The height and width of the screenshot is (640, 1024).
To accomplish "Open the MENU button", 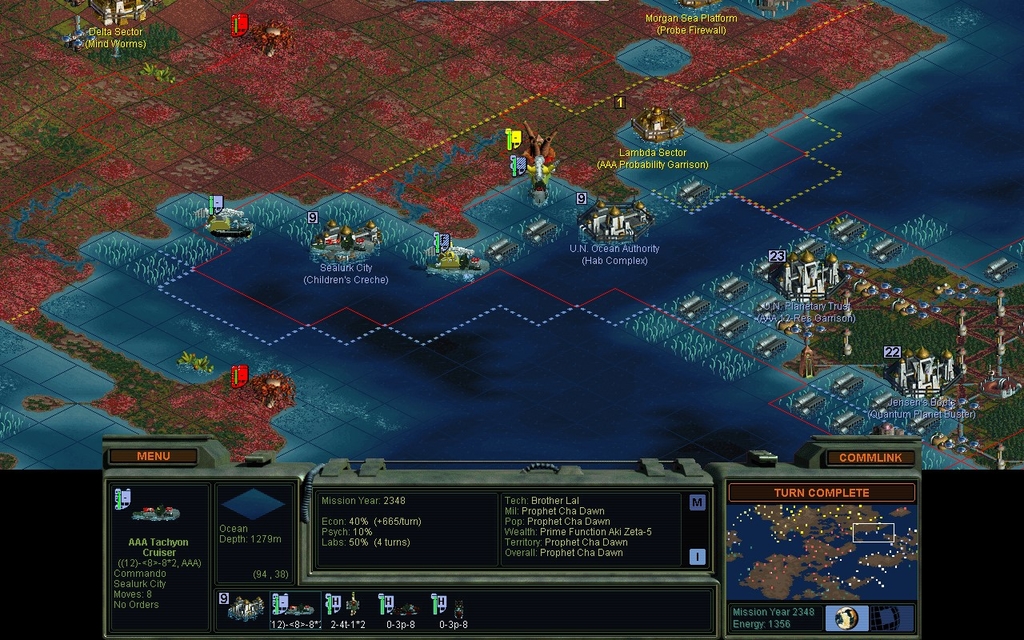I will pos(153,456).
